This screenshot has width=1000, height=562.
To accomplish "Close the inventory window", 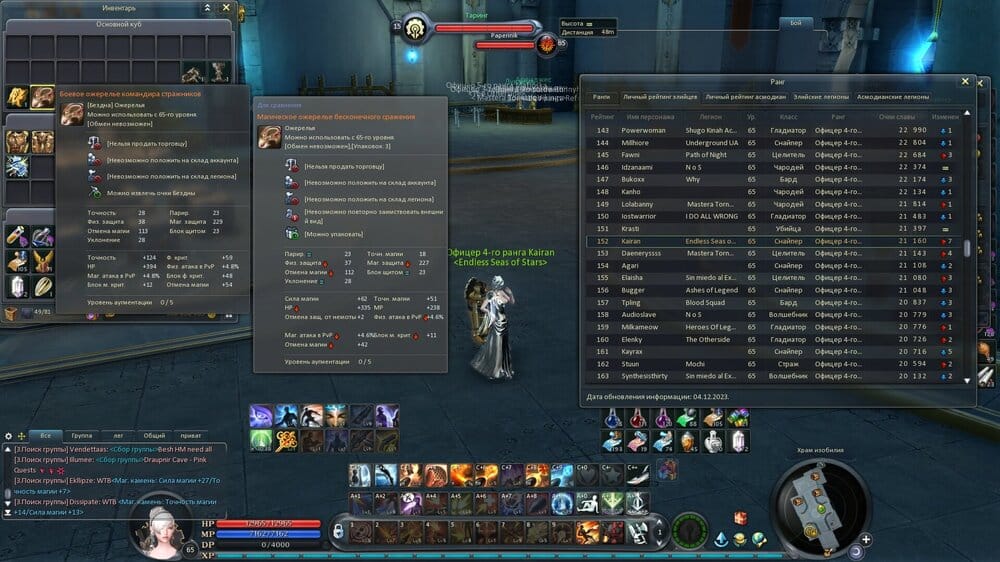I will [226, 7].
